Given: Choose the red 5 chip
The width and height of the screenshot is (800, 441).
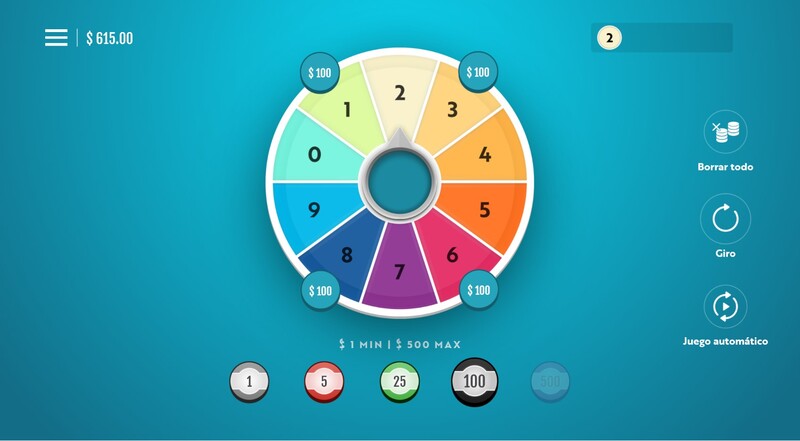Looking at the screenshot, I should pos(324,381).
